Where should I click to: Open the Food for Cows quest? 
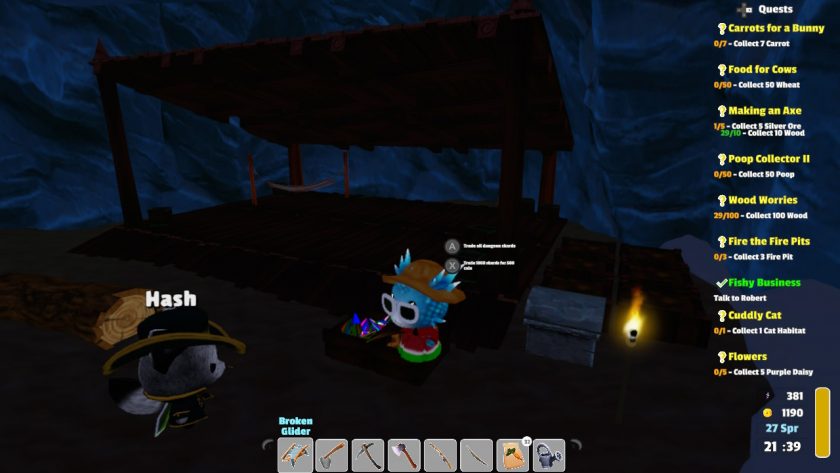click(762, 70)
